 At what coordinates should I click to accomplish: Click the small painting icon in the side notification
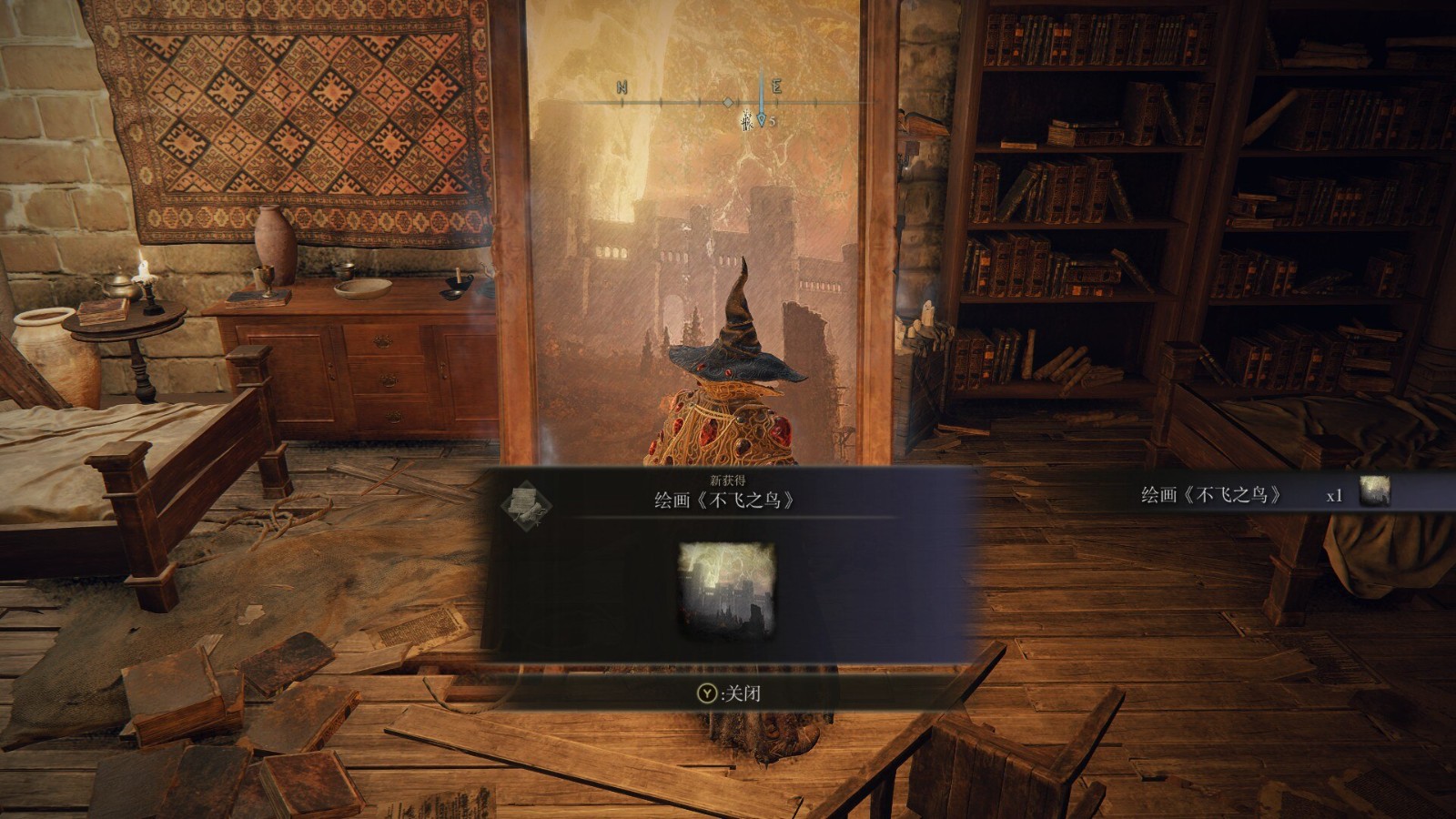(x=1374, y=491)
